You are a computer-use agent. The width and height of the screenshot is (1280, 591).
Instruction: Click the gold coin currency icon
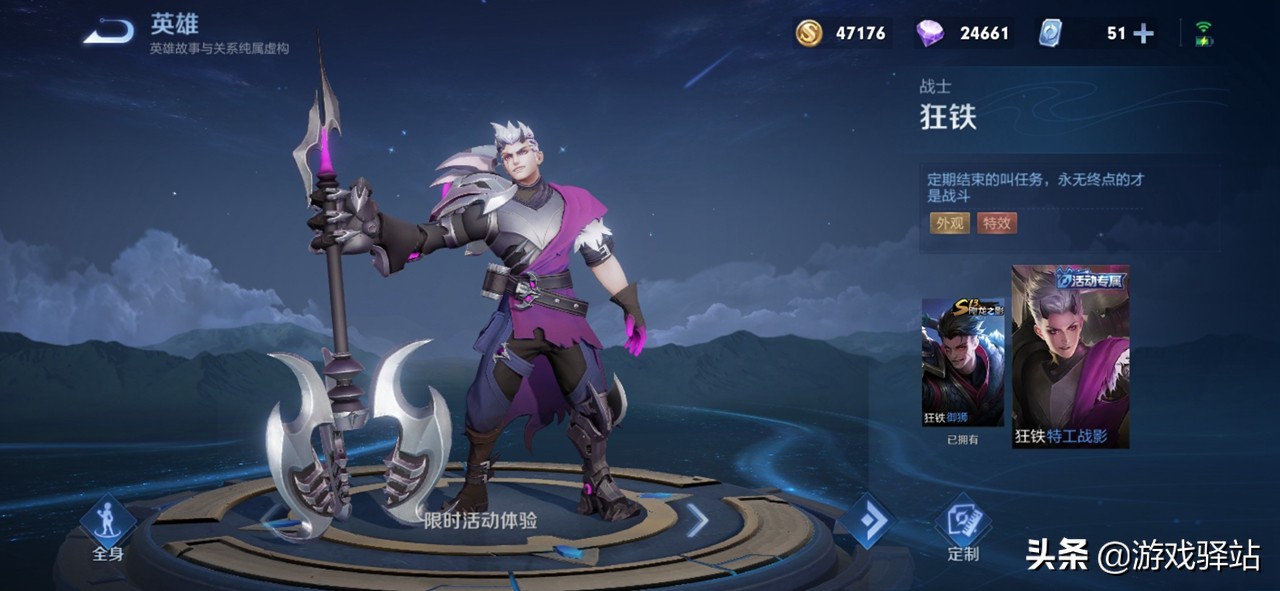[809, 33]
